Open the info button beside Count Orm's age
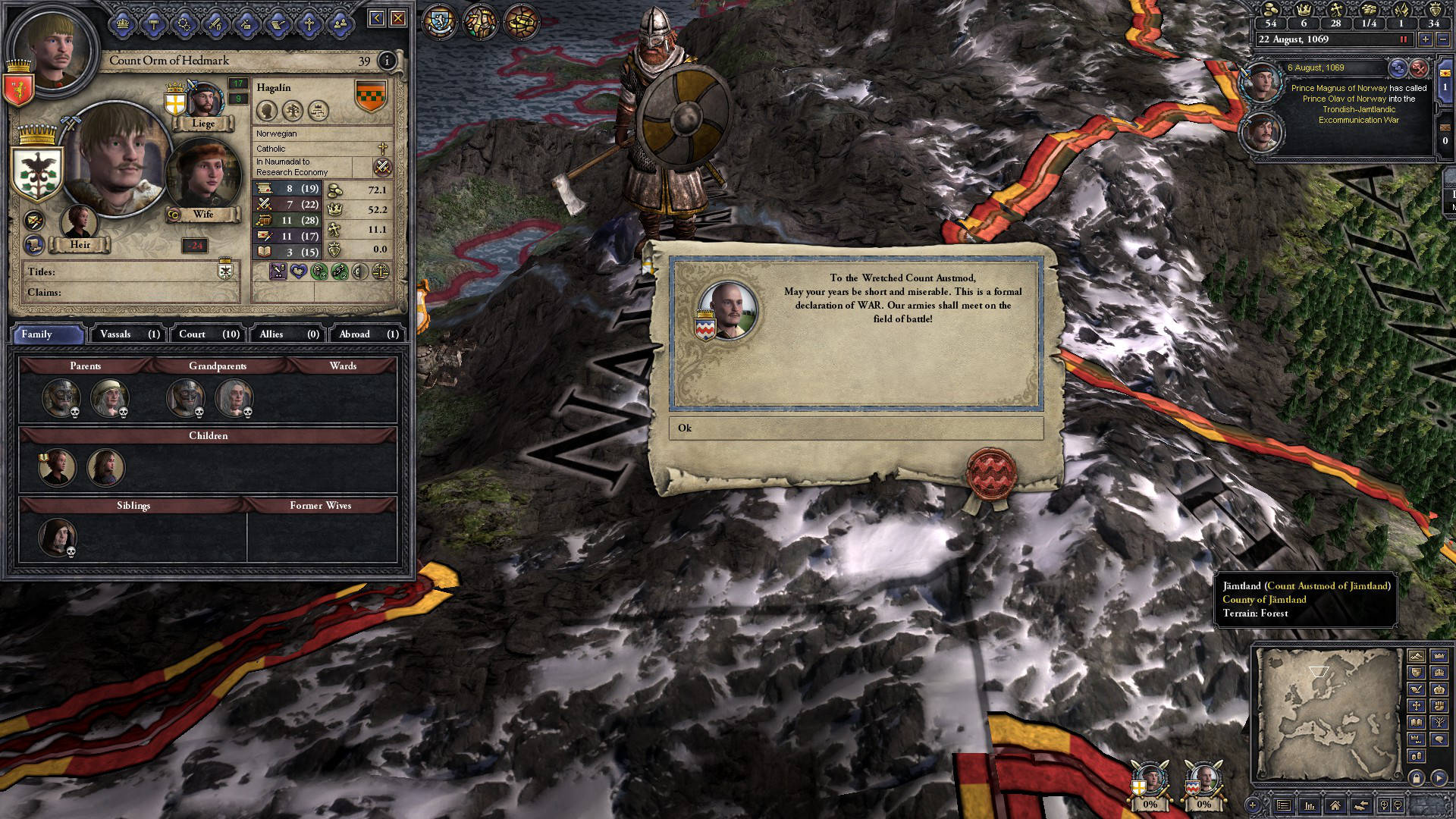Viewport: 1456px width, 819px height. coord(387,61)
